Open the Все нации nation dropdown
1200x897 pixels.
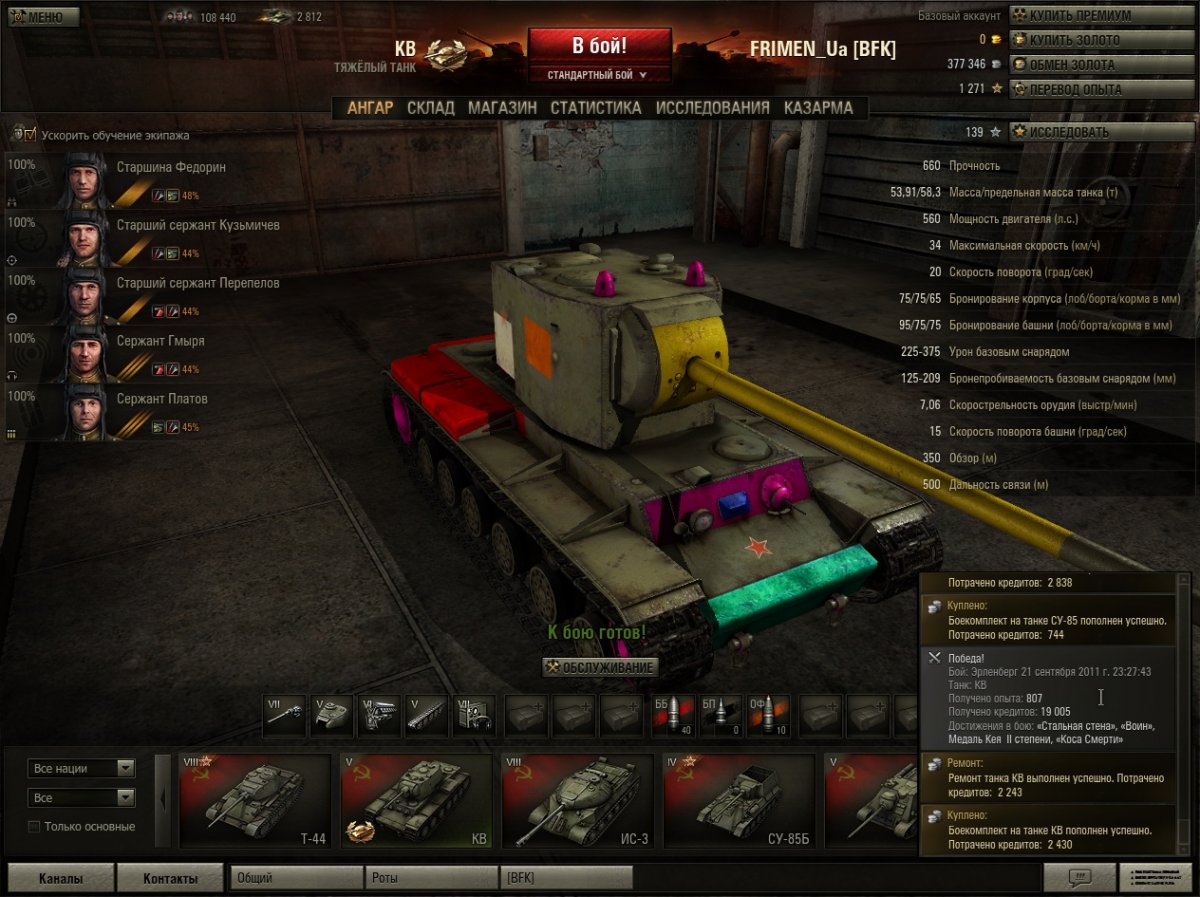83,768
